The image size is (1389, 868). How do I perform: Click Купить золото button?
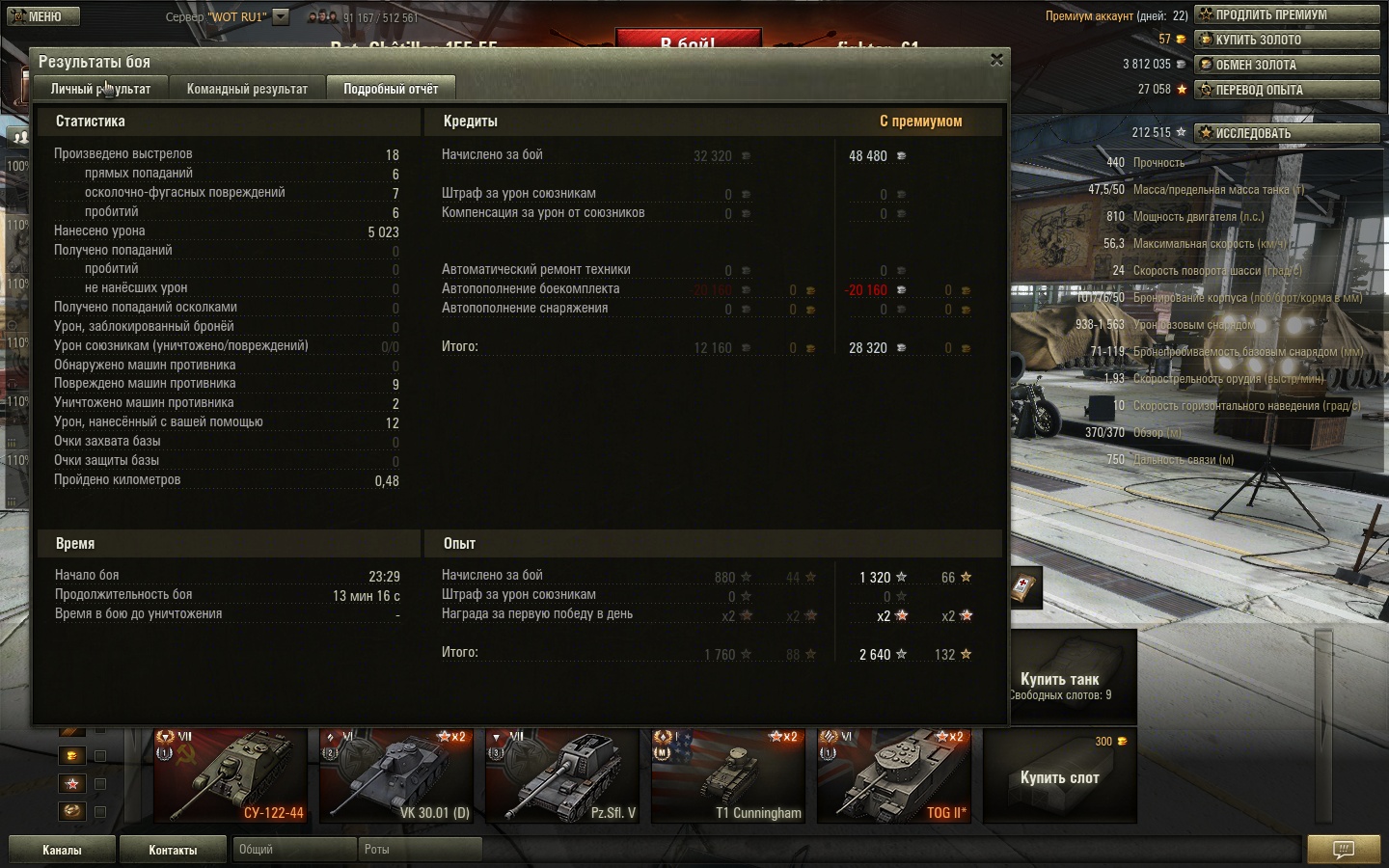(x=1287, y=40)
